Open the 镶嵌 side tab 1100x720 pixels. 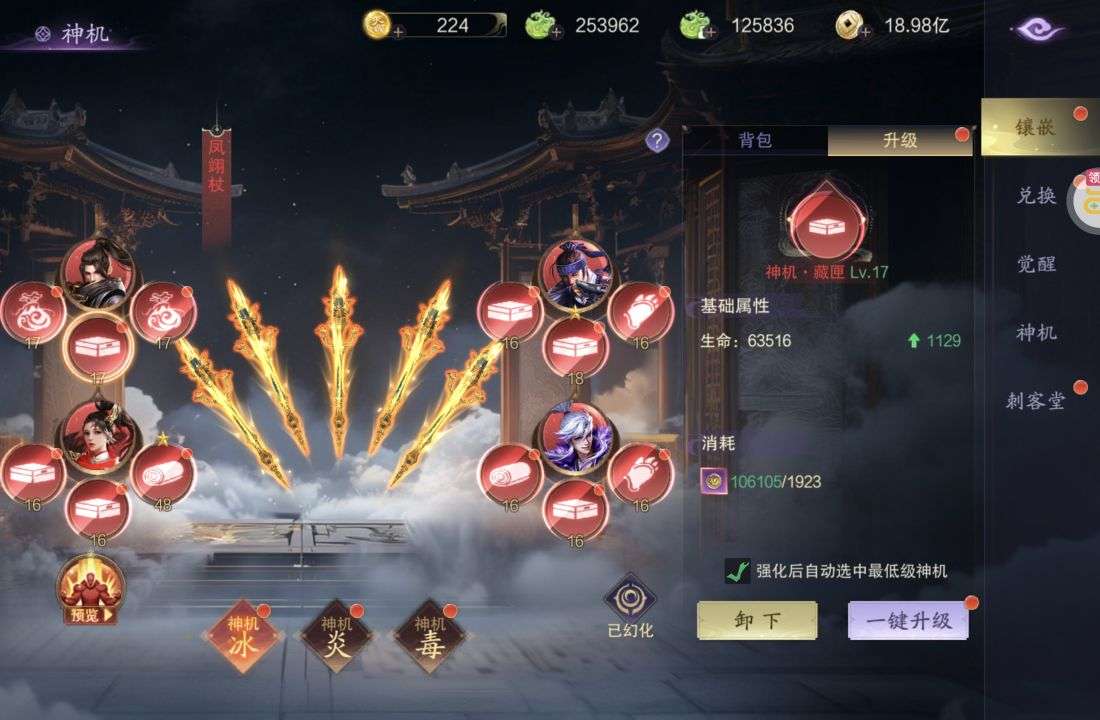[x=1034, y=127]
